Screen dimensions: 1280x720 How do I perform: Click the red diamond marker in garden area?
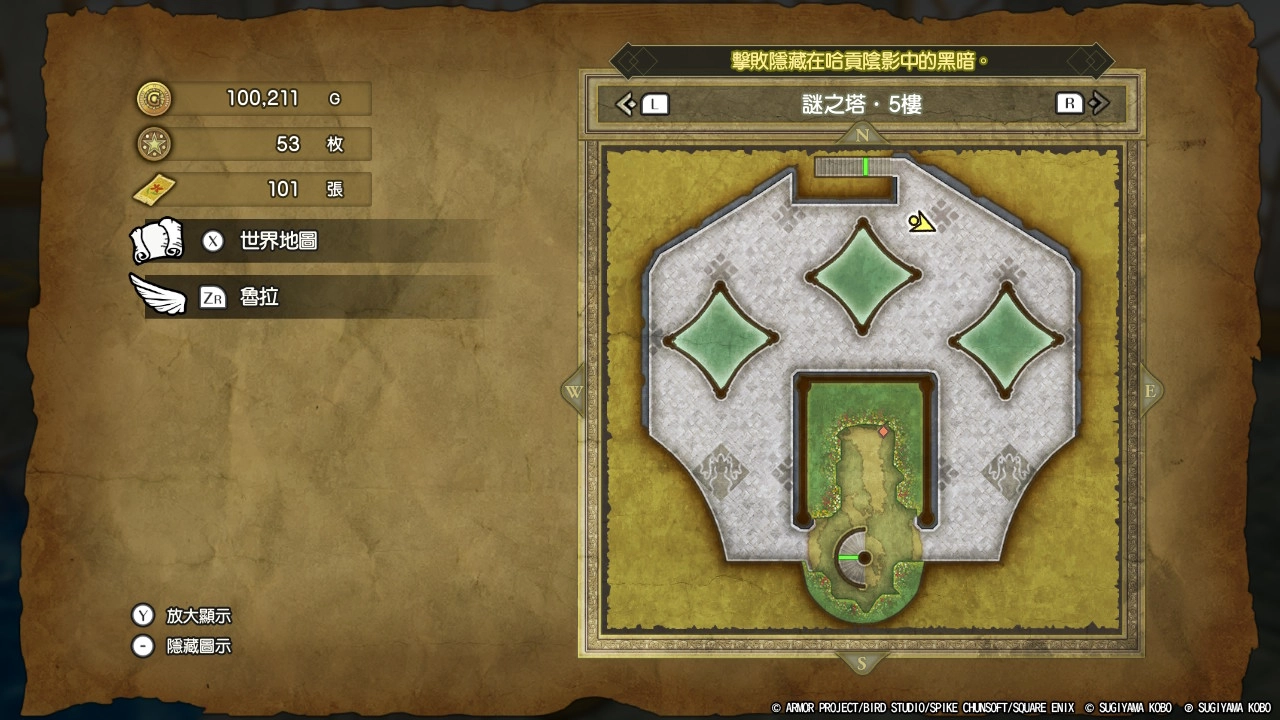(x=883, y=432)
